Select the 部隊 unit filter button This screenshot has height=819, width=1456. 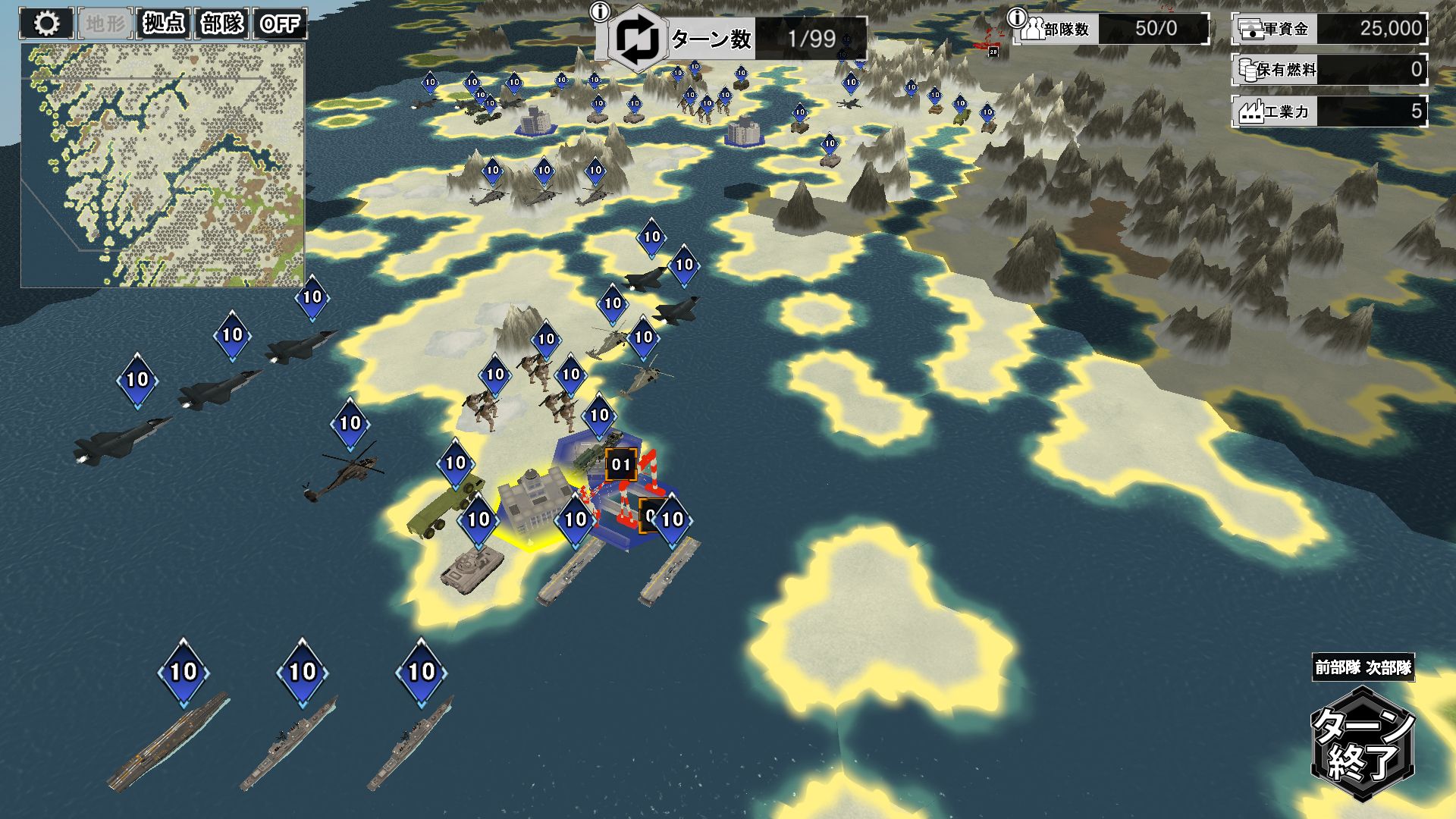(221, 24)
